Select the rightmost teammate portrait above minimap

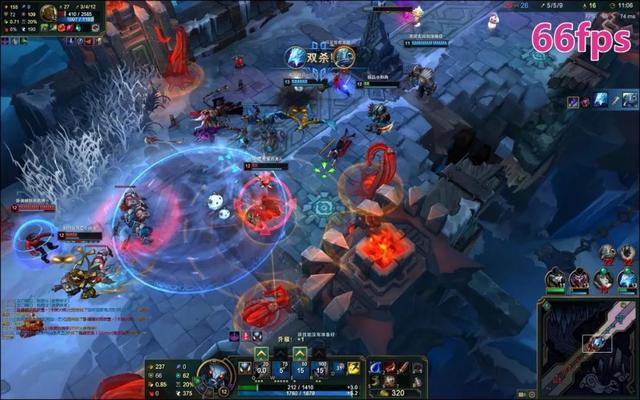(x=626, y=280)
